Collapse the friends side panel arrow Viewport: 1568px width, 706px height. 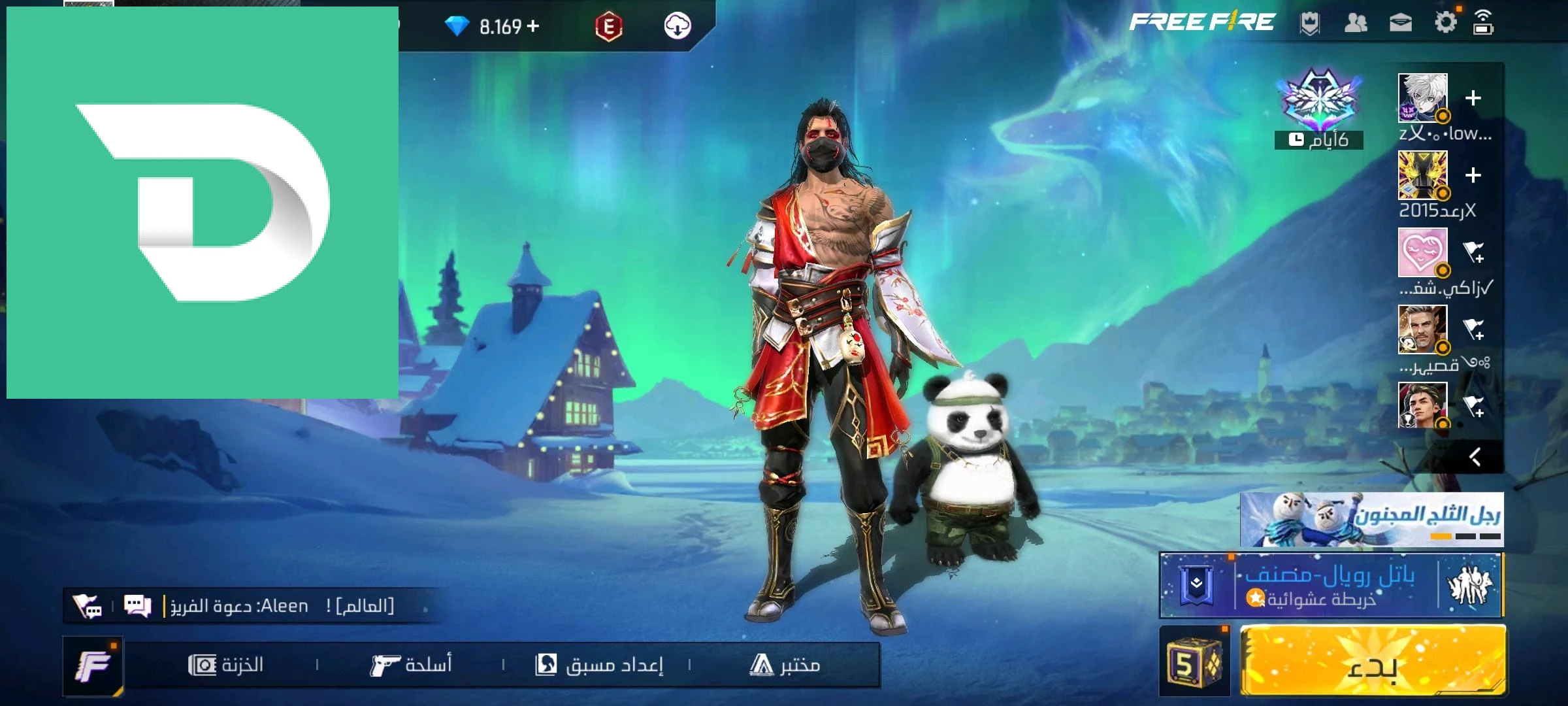[x=1475, y=456]
